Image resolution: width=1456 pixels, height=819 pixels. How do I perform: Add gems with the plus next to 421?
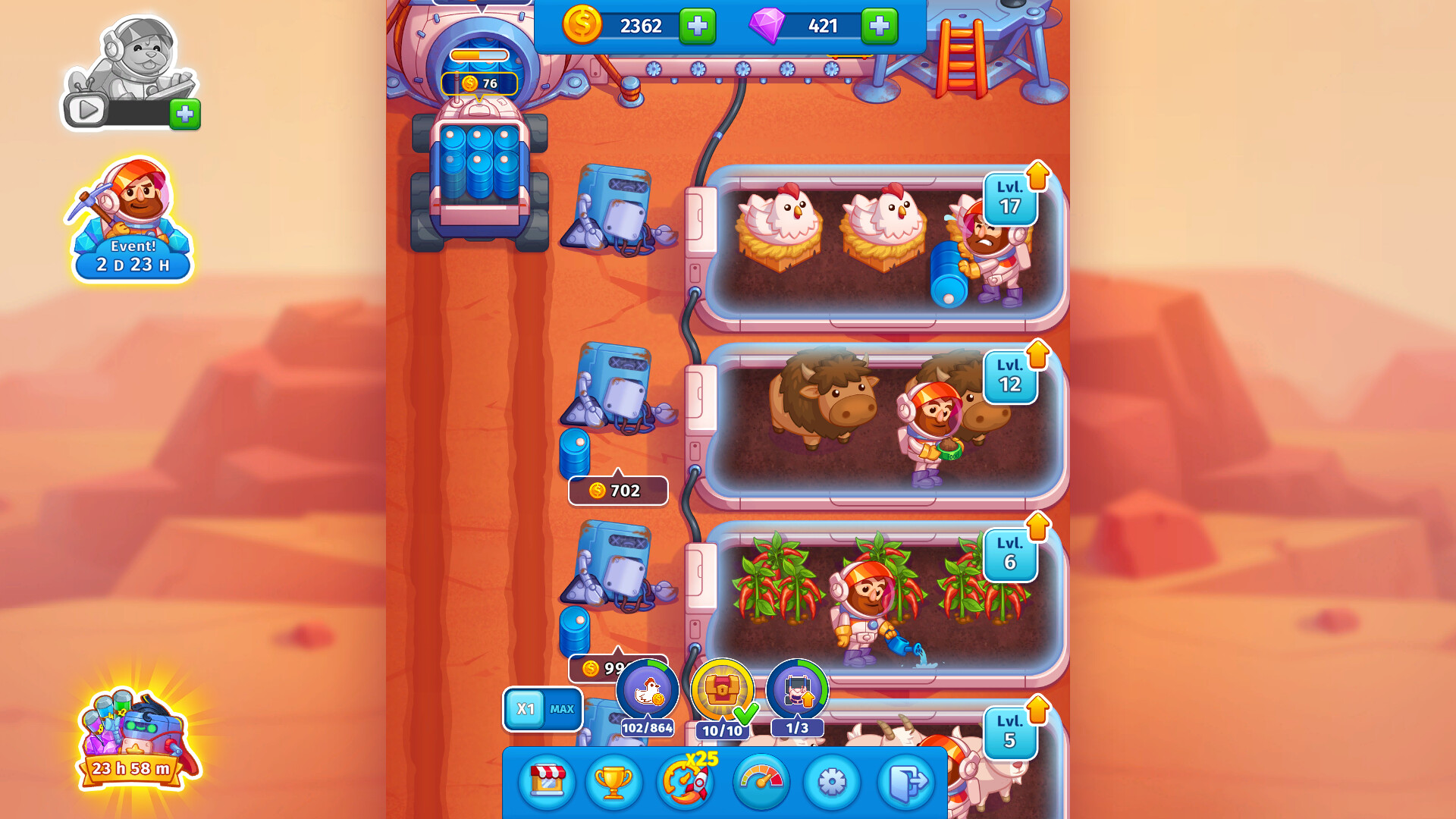tap(878, 27)
